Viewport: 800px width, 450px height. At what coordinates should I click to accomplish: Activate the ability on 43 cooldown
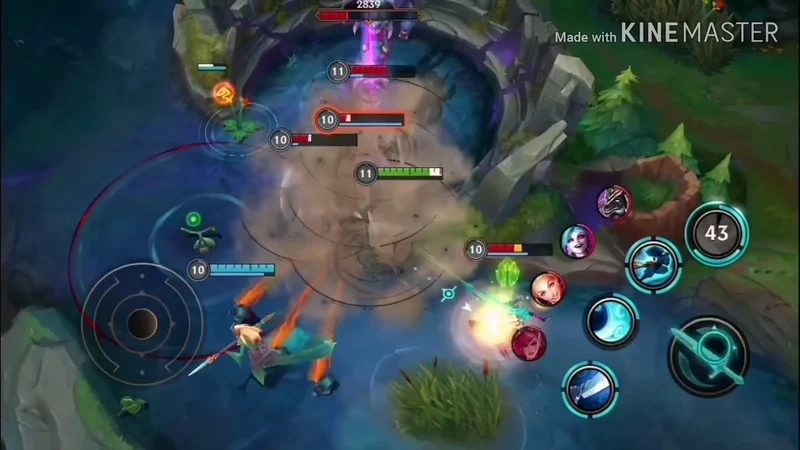(716, 234)
